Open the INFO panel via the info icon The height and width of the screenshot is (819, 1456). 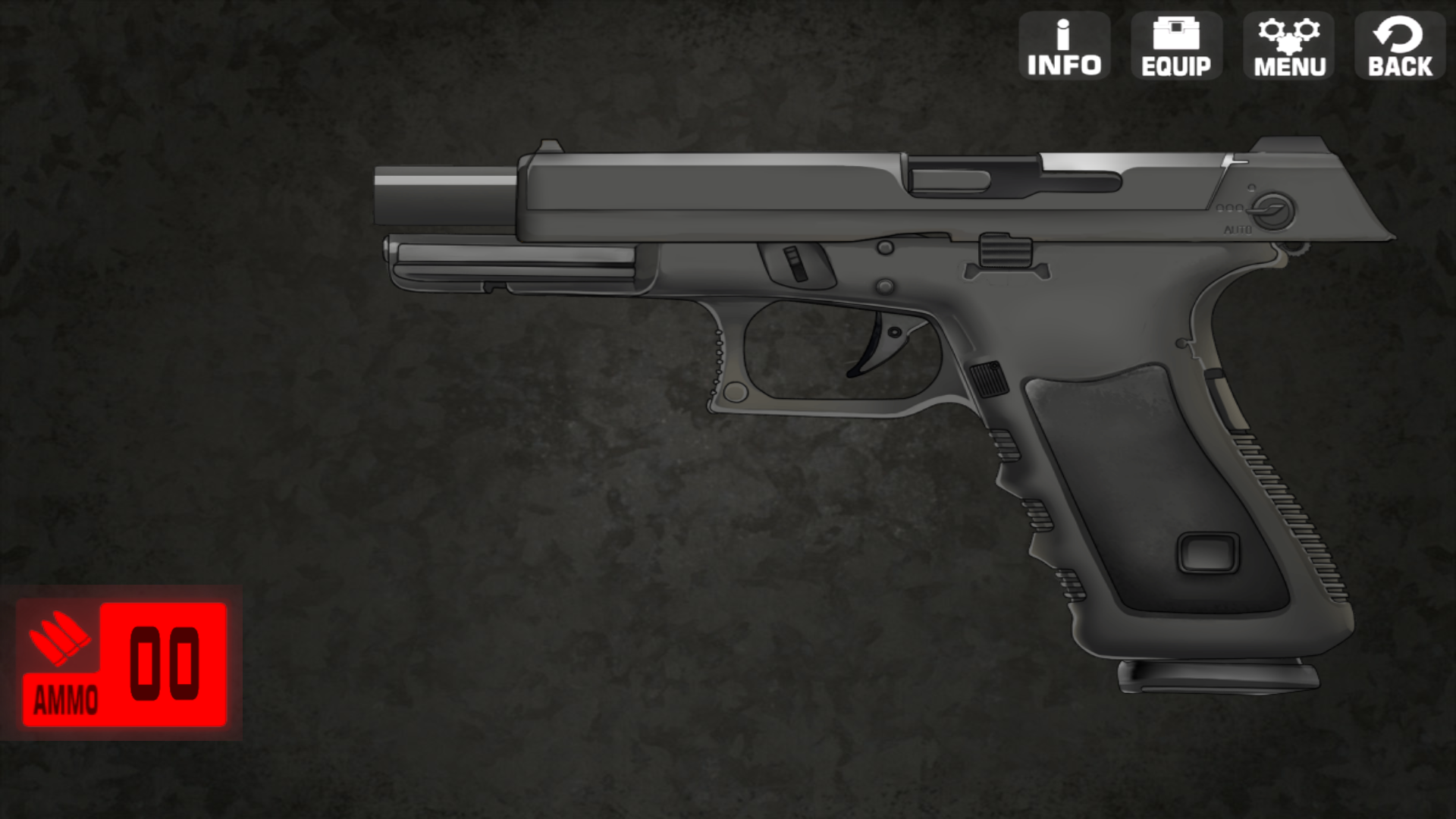[1064, 45]
